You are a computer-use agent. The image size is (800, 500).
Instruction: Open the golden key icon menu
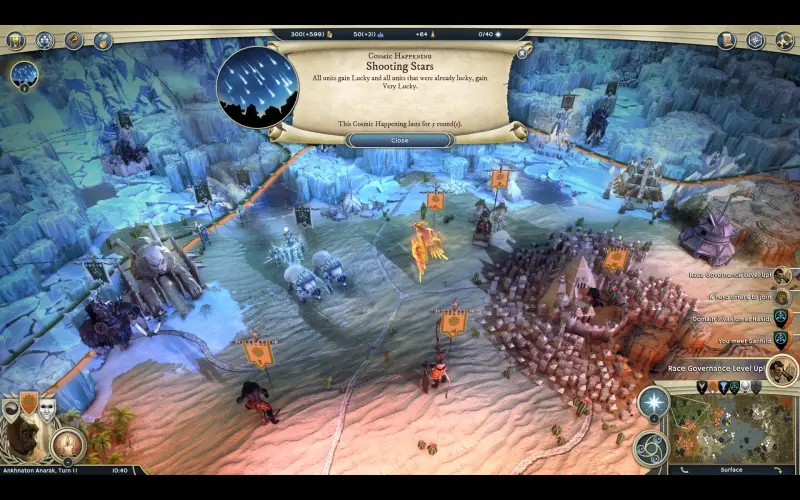[x=74, y=41]
